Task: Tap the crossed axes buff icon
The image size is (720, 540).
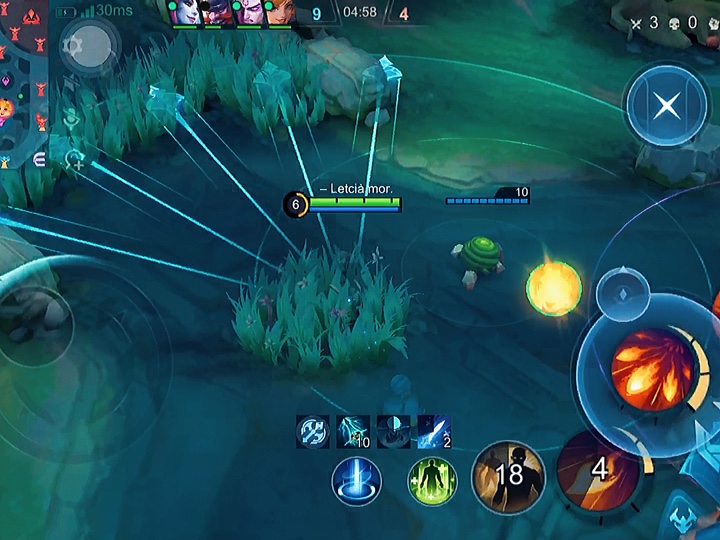Action: (x=313, y=432)
